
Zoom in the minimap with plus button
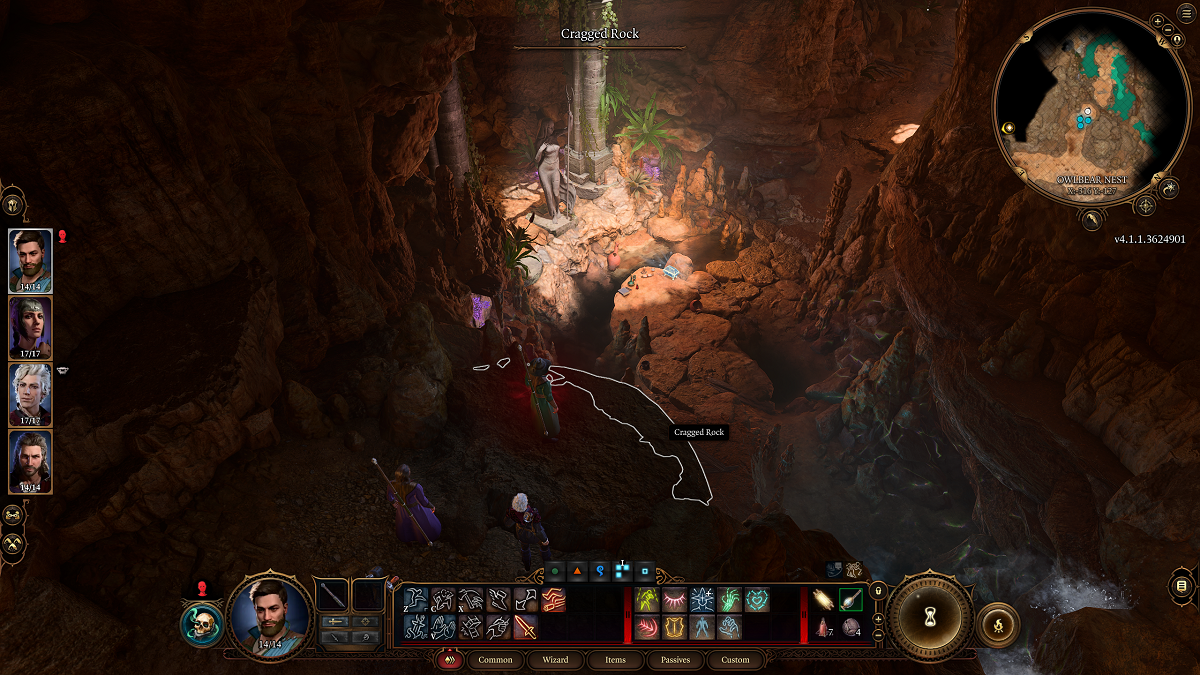tap(1158, 21)
